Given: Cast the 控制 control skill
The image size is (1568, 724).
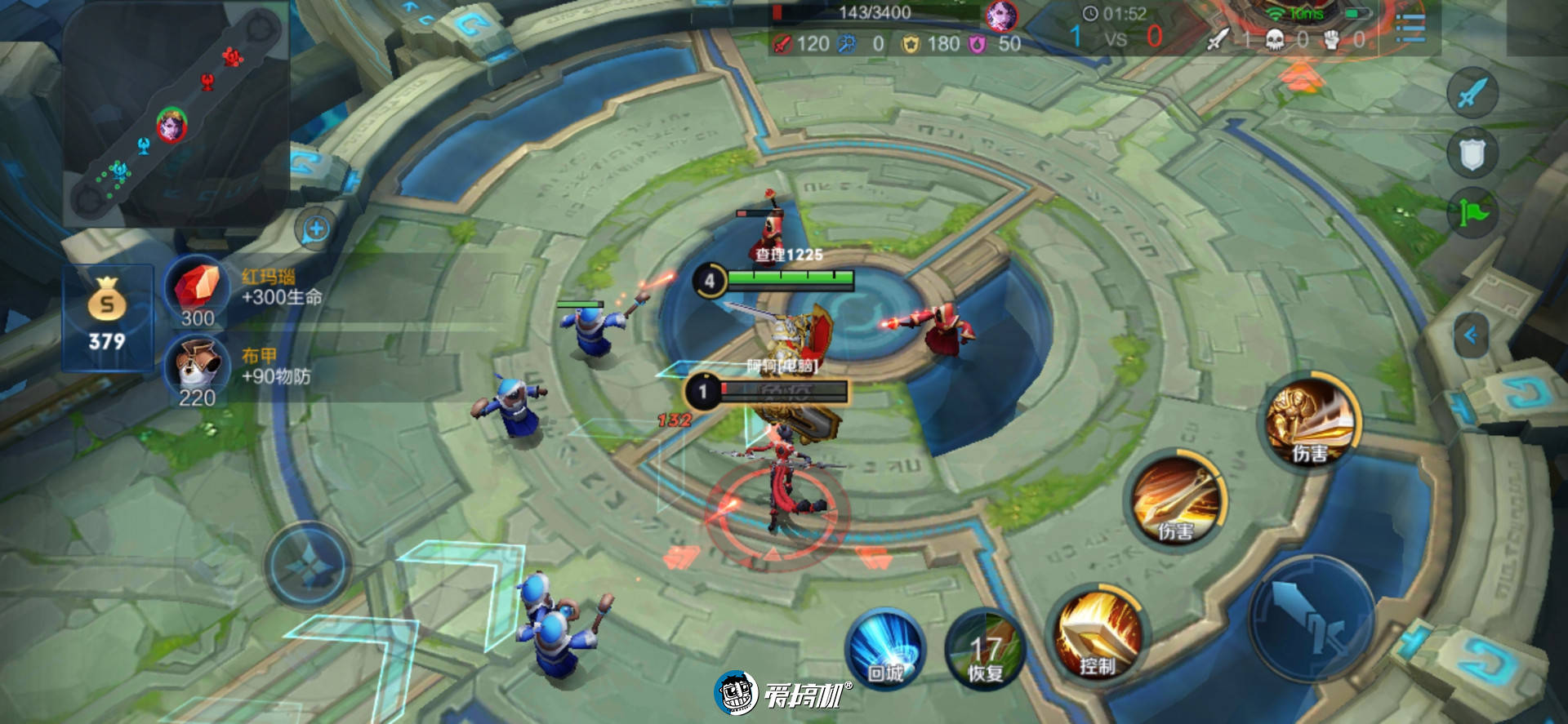Looking at the screenshot, I should coord(1098,634).
